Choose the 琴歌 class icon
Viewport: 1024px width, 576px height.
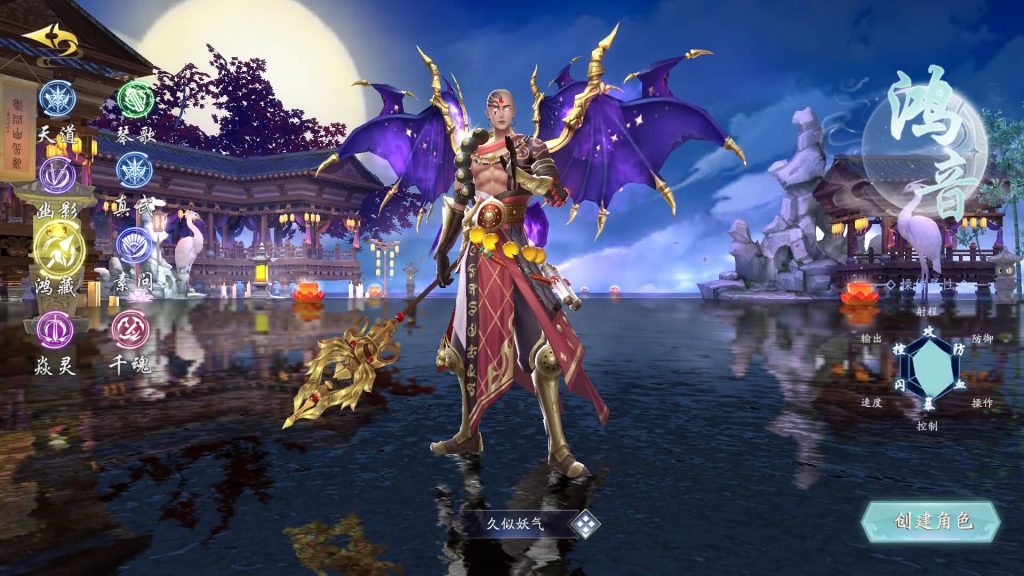coord(135,98)
